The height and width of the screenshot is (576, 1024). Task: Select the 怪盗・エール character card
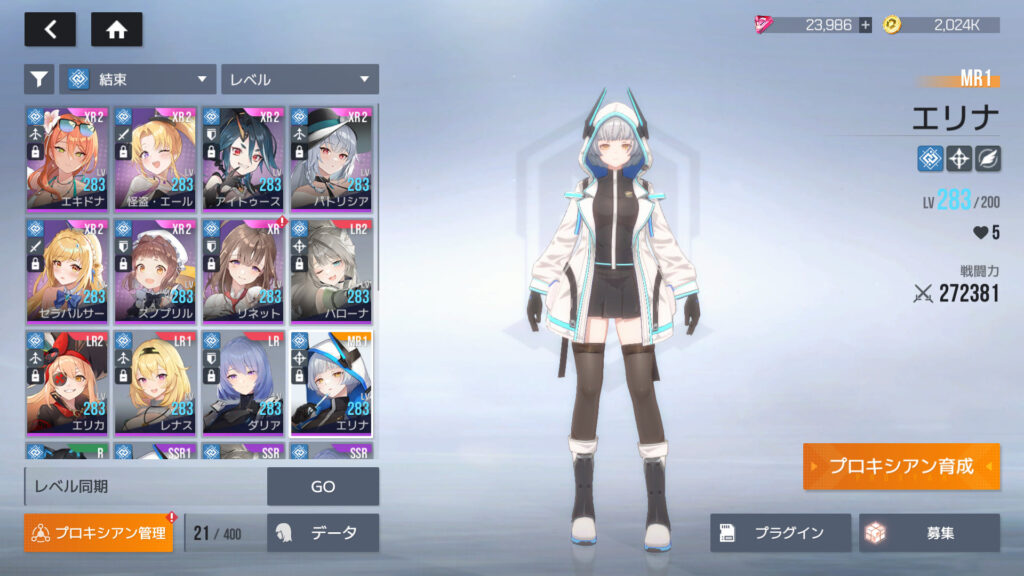pos(156,158)
